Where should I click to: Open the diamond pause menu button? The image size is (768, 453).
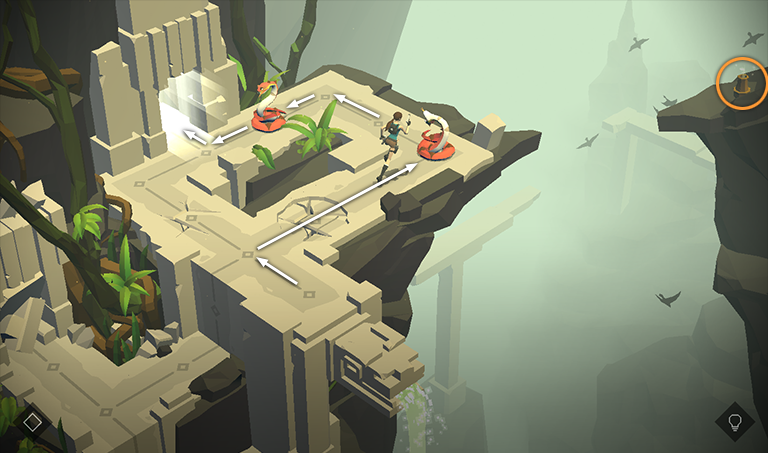coord(32,421)
